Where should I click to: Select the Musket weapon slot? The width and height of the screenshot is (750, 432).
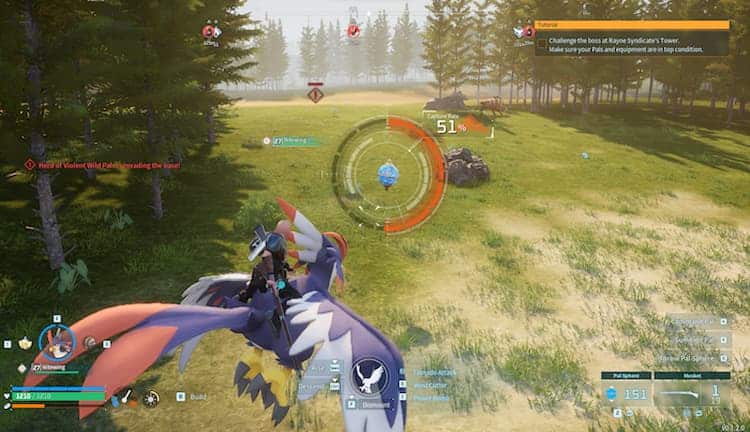[x=690, y=393]
